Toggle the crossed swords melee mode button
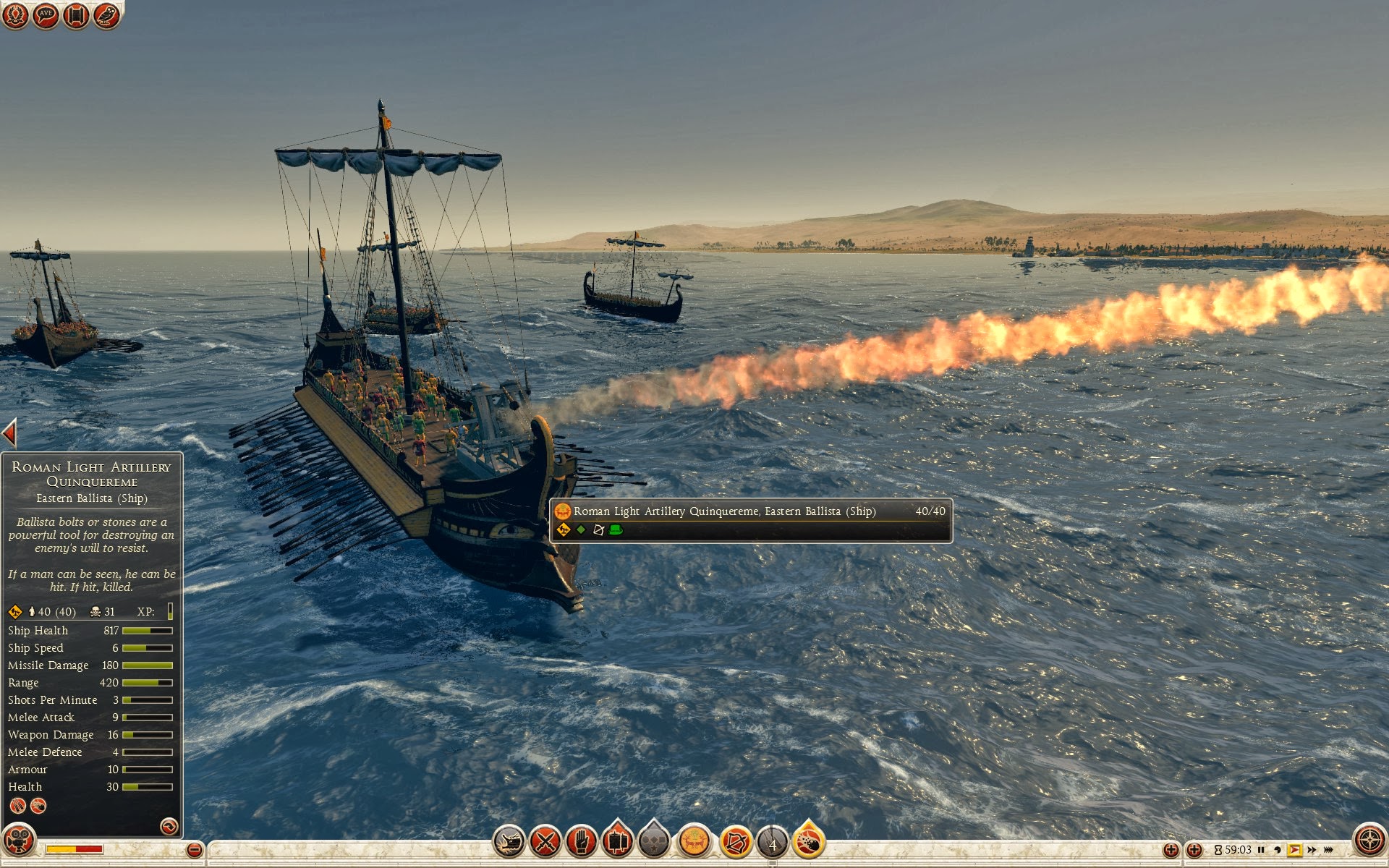This screenshot has width=1389, height=868. pos(545,842)
